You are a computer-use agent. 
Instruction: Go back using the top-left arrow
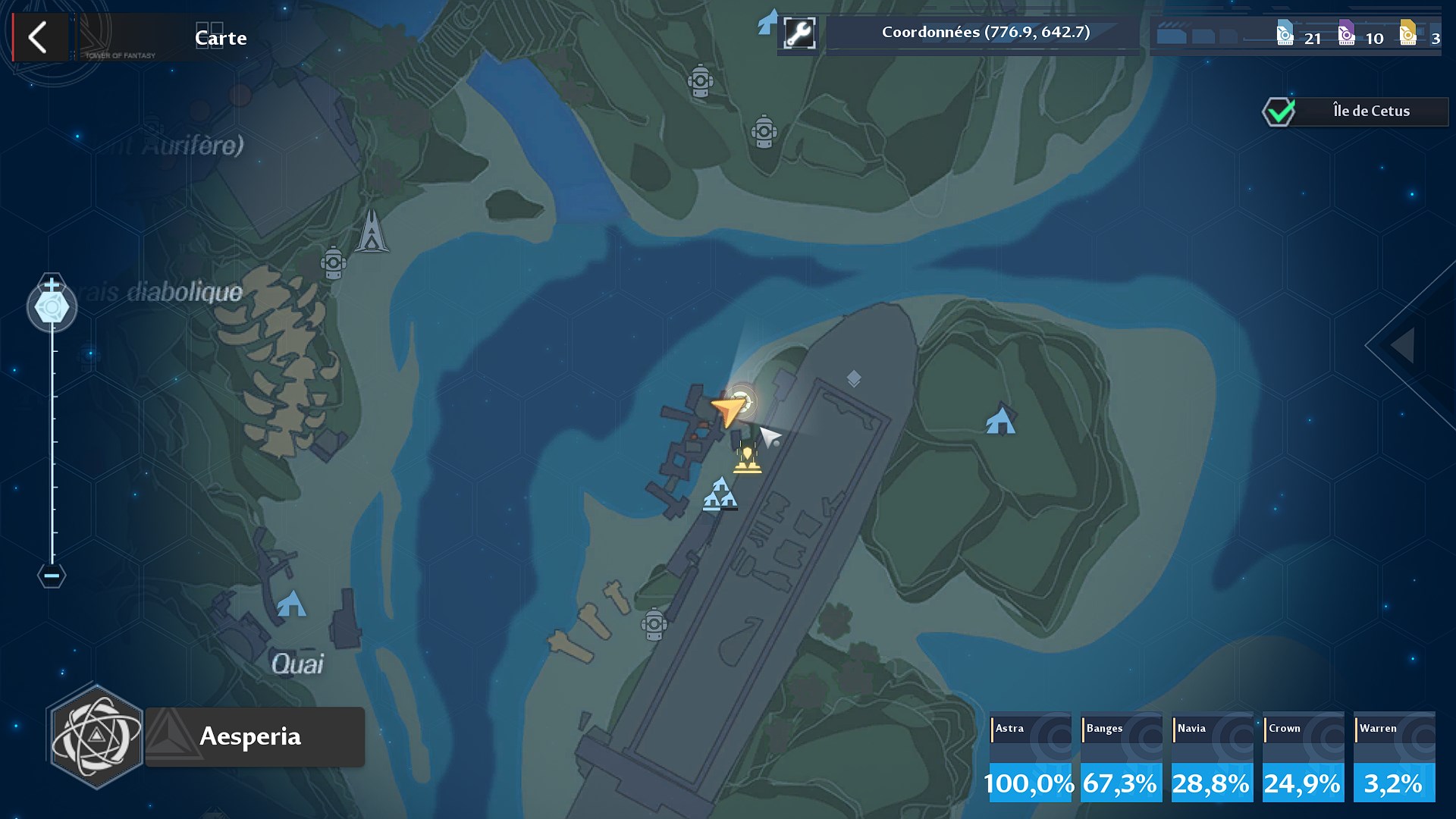pos(38,37)
